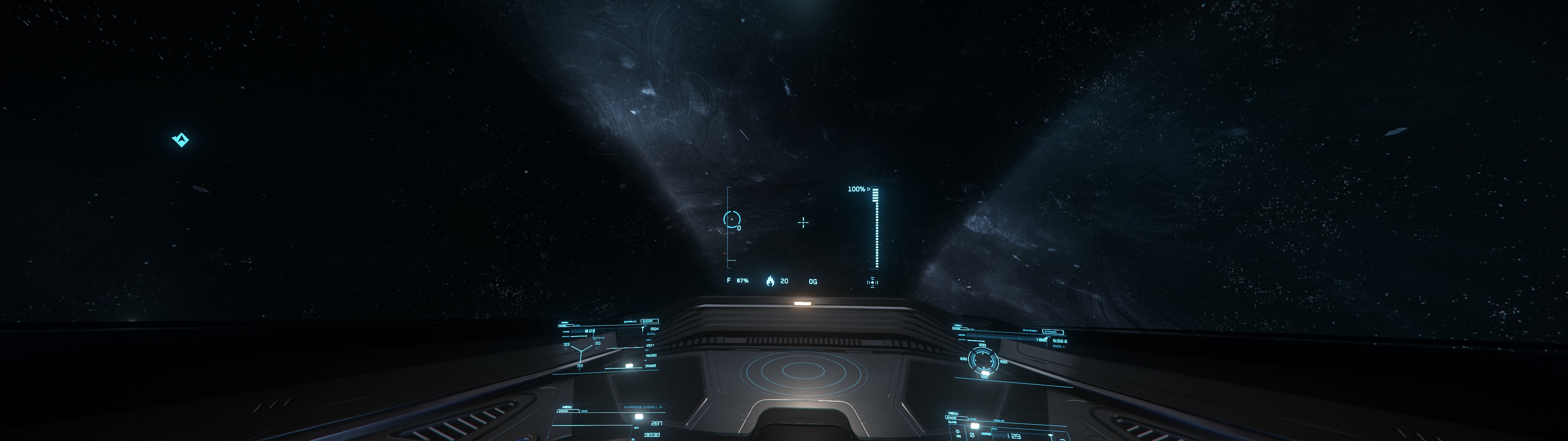Screen dimensions: 1568x441
Task: Toggle the Power button beside Stealth
Action: [650, 321]
